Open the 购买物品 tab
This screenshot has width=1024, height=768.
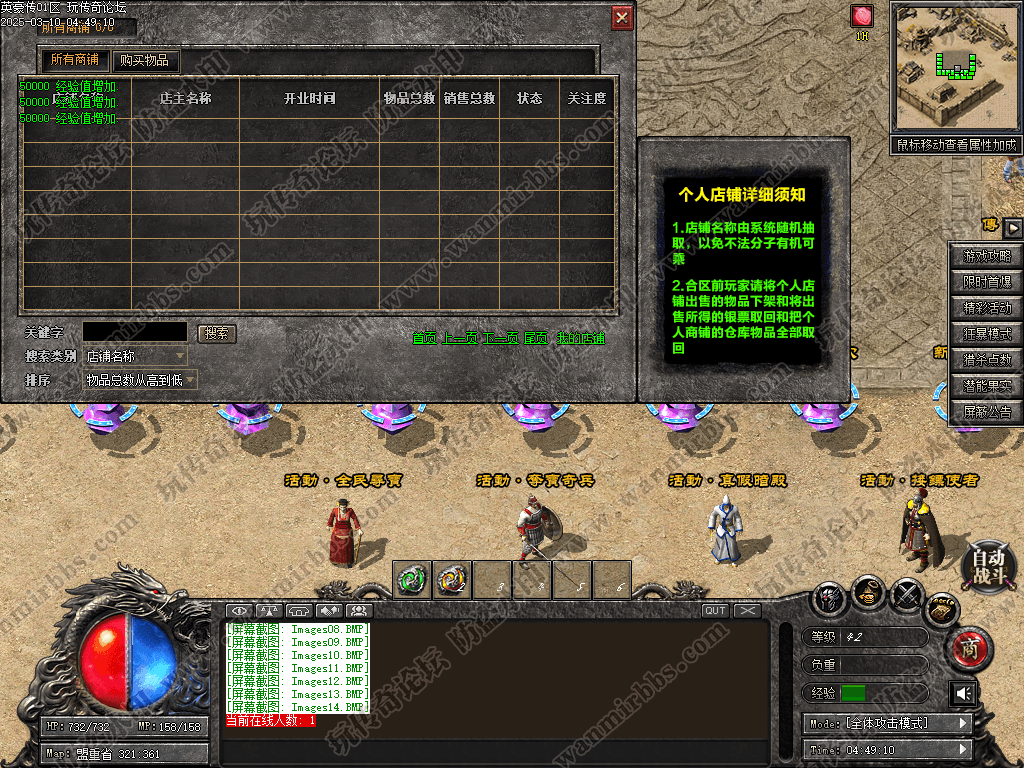point(144,61)
